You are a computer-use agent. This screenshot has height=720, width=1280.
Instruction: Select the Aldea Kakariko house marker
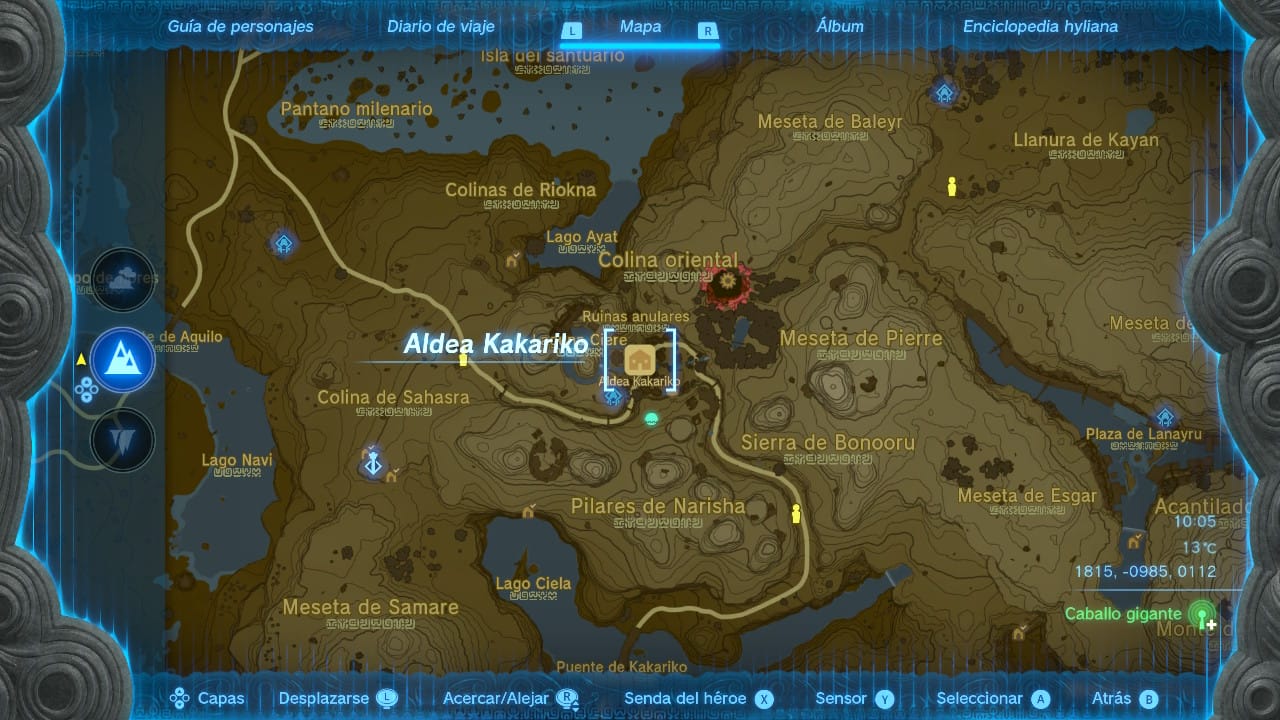tap(640, 361)
